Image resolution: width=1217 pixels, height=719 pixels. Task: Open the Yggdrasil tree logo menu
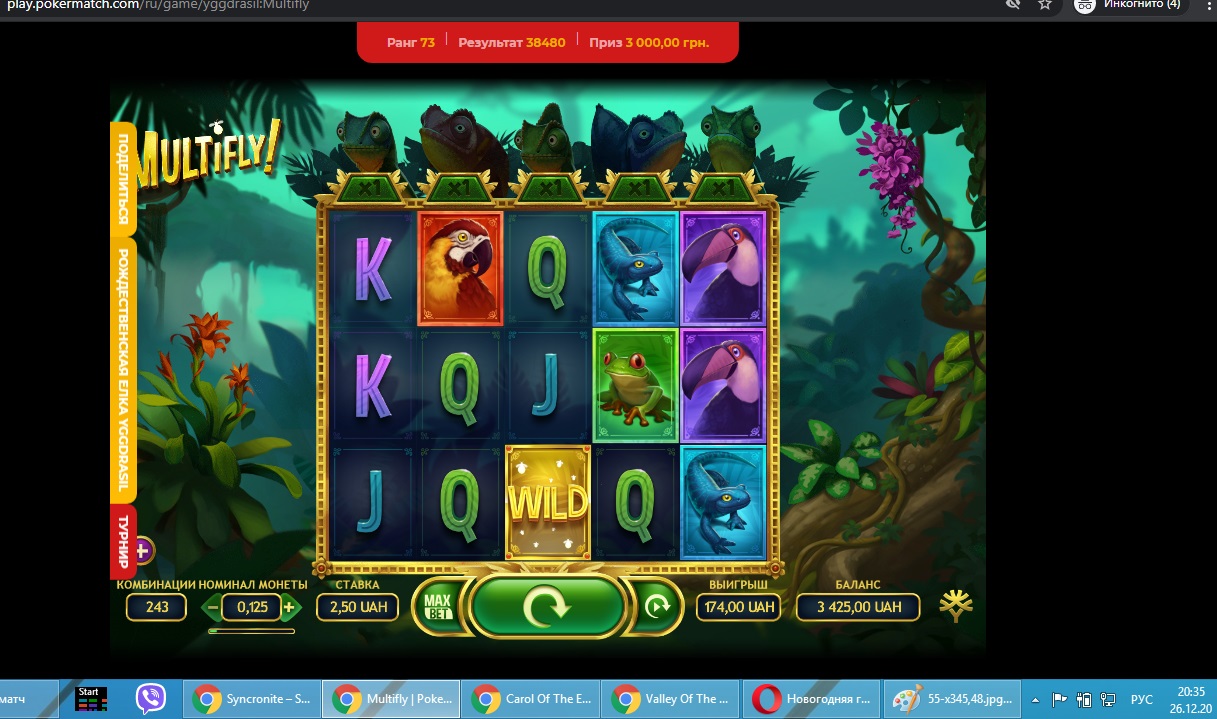[x=956, y=605]
